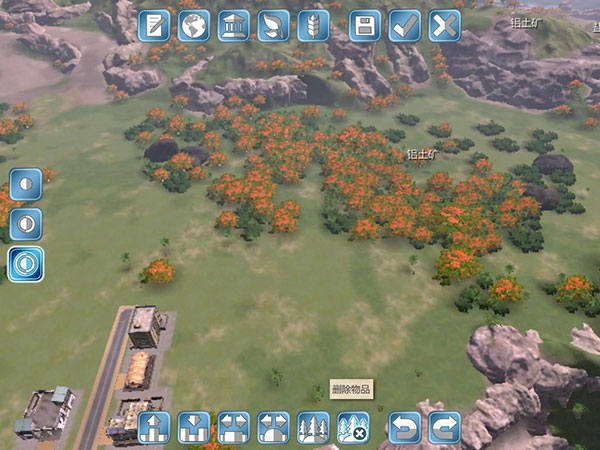Select the plant trees tool
Screen dimensions: 600x450
(313, 427)
